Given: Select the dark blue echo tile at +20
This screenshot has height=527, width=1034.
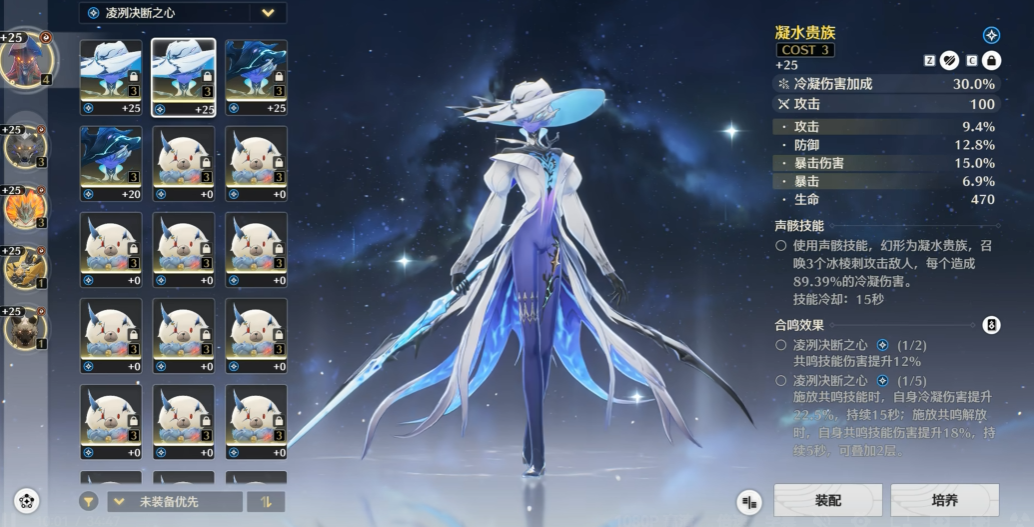Looking at the screenshot, I should click(111, 164).
